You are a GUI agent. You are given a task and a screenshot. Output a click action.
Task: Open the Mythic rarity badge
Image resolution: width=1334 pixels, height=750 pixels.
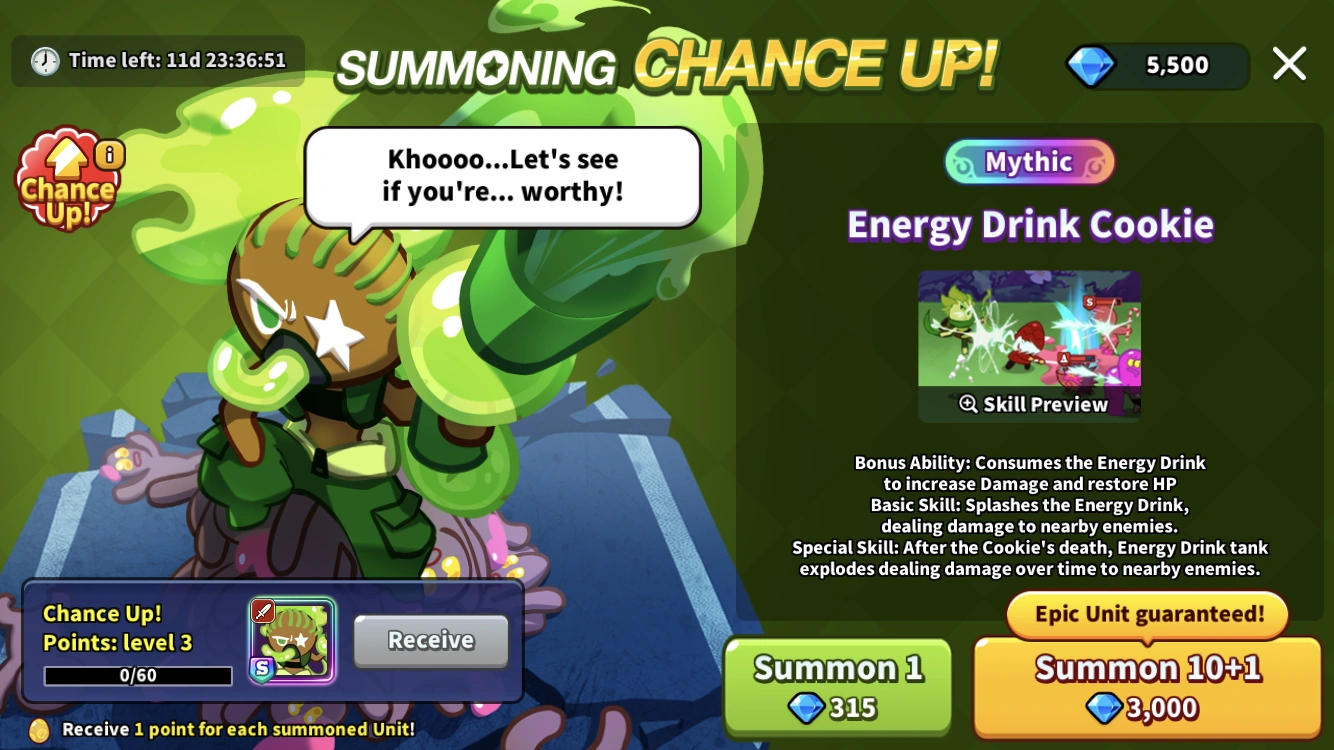point(1029,161)
